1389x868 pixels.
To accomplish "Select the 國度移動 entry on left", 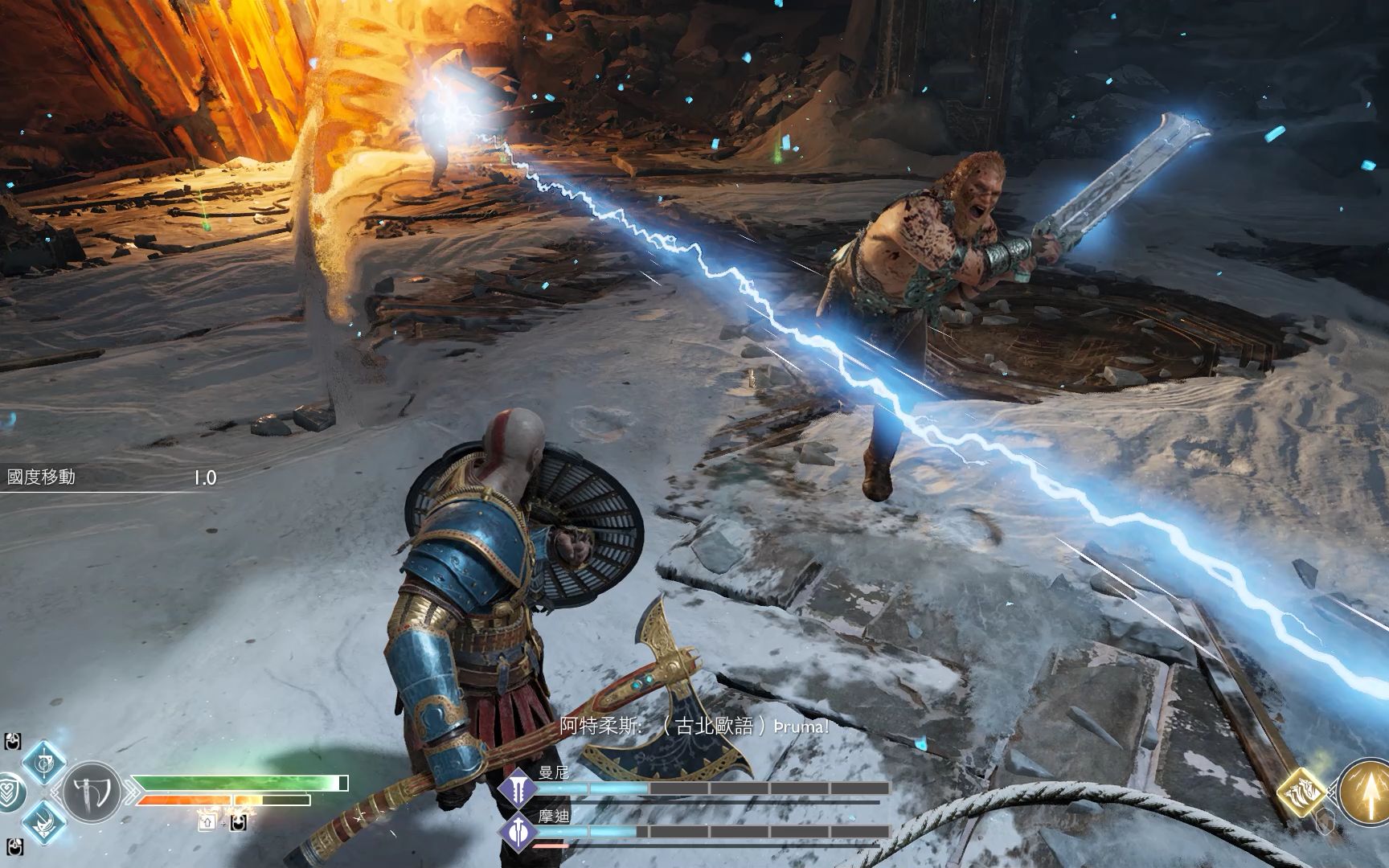I will tap(42, 477).
